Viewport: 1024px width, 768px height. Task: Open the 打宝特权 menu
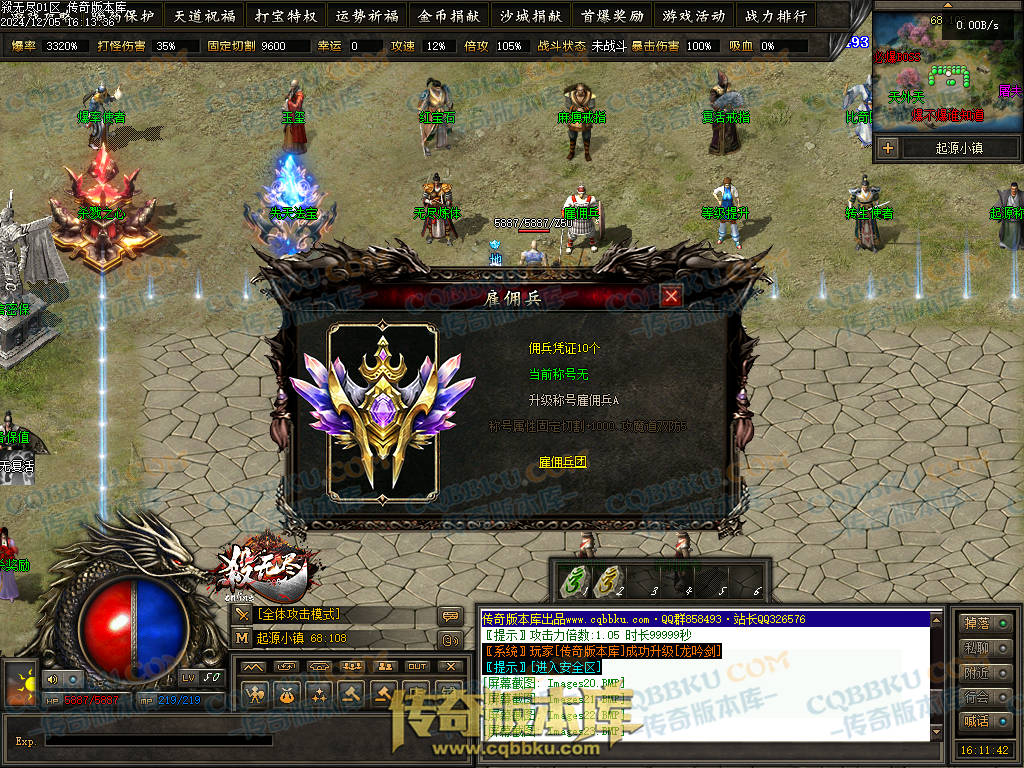[286, 16]
